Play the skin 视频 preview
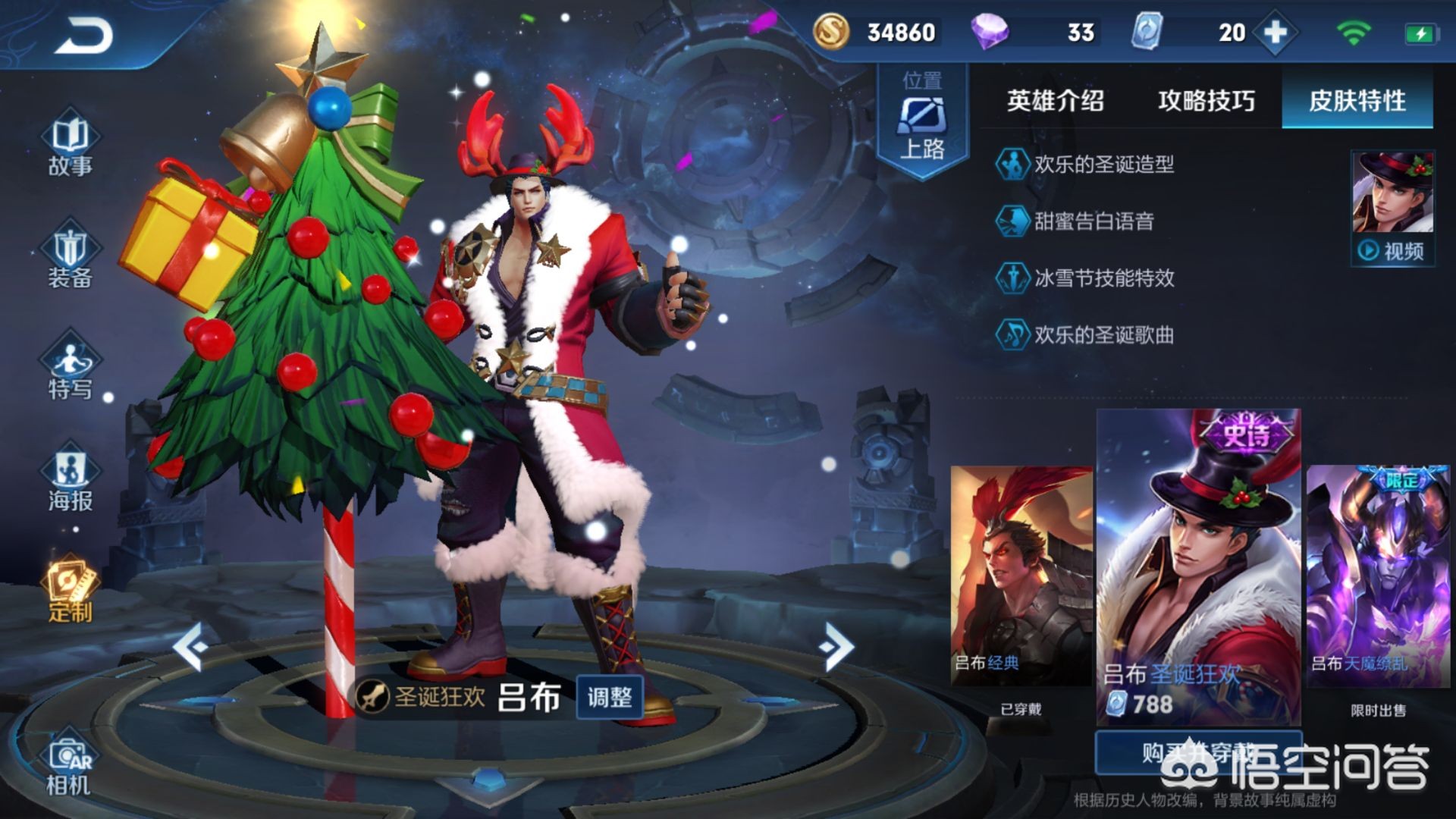The image size is (1456, 819). pyautogui.click(x=1392, y=250)
